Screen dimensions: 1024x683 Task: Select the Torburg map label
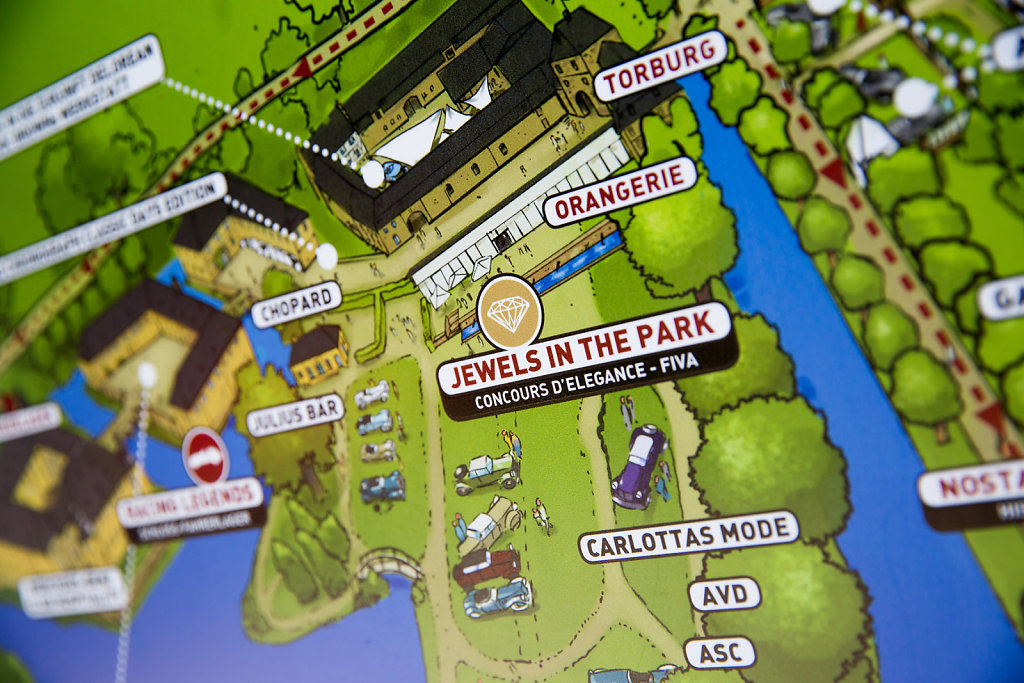click(x=660, y=65)
